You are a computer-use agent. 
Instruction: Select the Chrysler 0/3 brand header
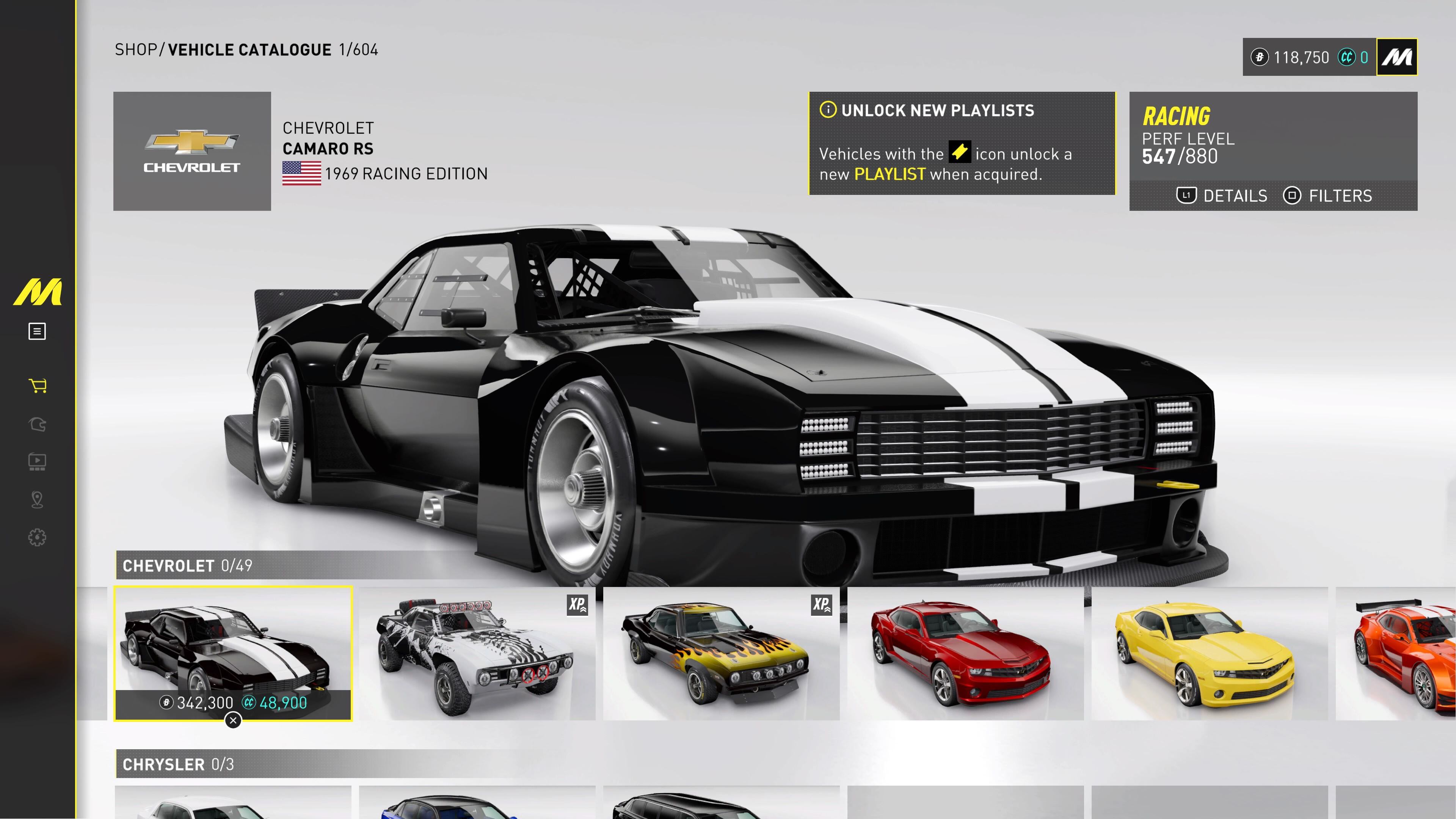(x=178, y=764)
